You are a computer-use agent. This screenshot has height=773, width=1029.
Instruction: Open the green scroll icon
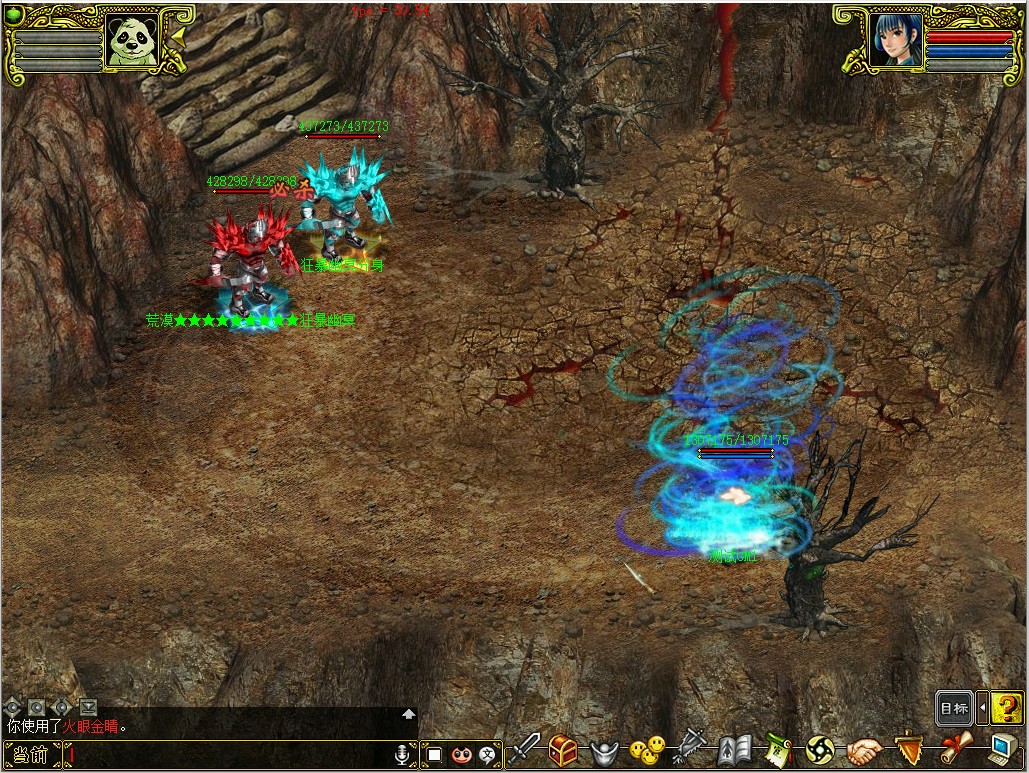(778, 749)
